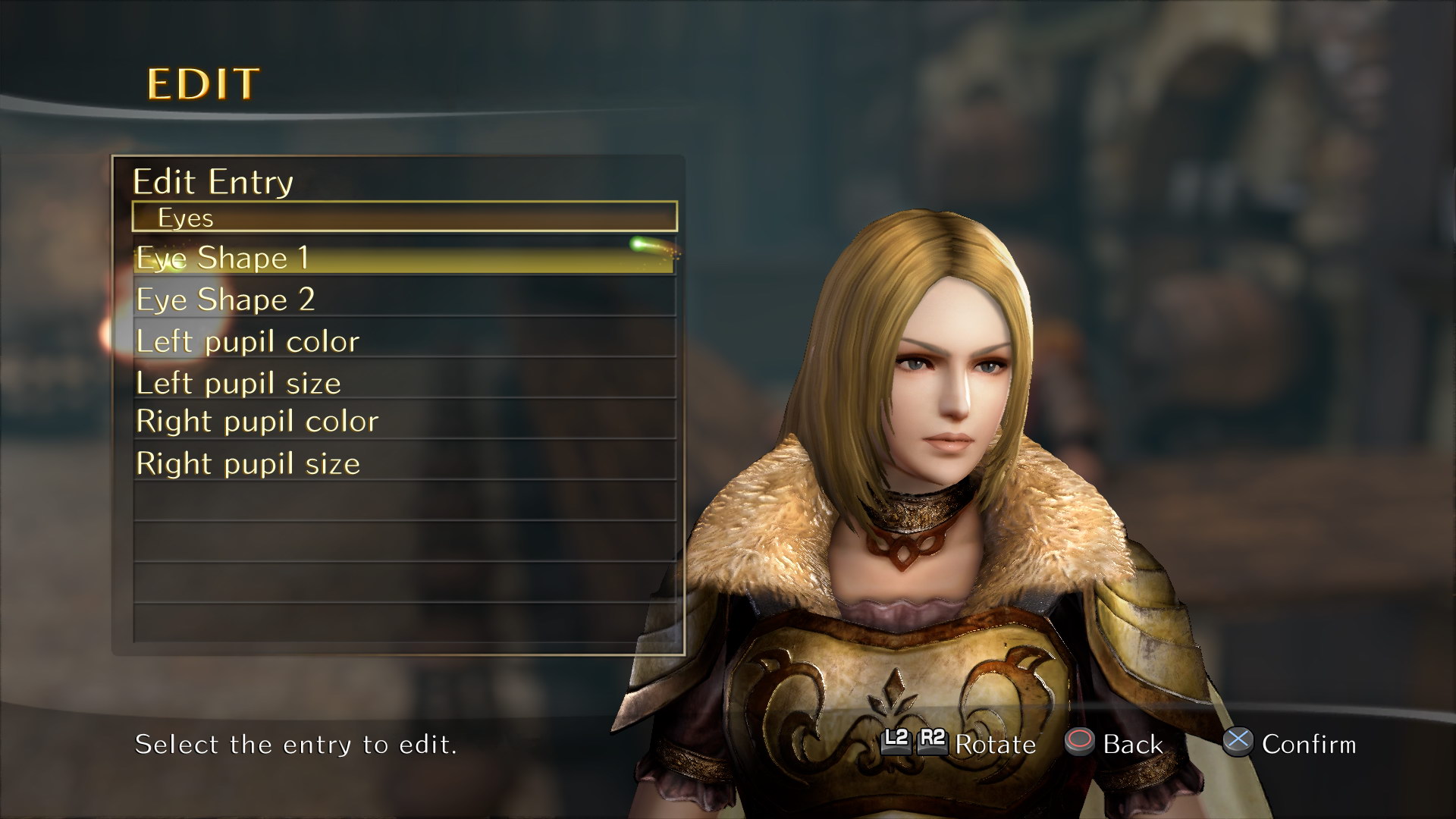This screenshot has width=1456, height=819.
Task: Choose Eye Shape 2 to edit
Action: coord(403,300)
